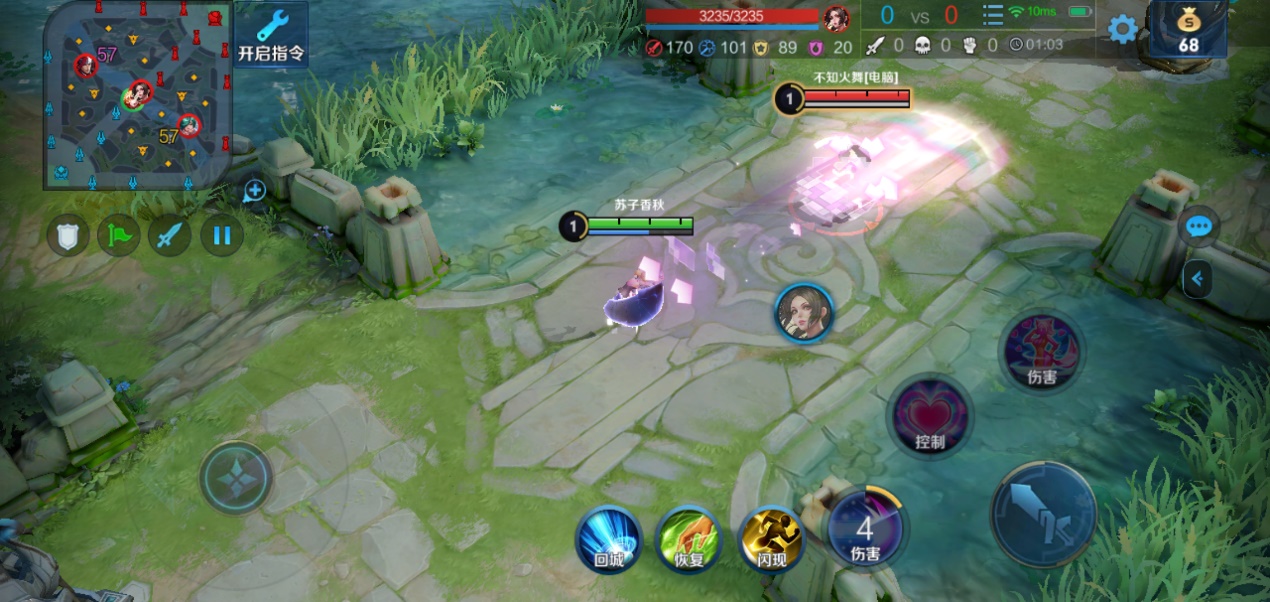The width and height of the screenshot is (1270, 602).
Task: Activate the 恢复 heal spell
Action: tap(689, 539)
